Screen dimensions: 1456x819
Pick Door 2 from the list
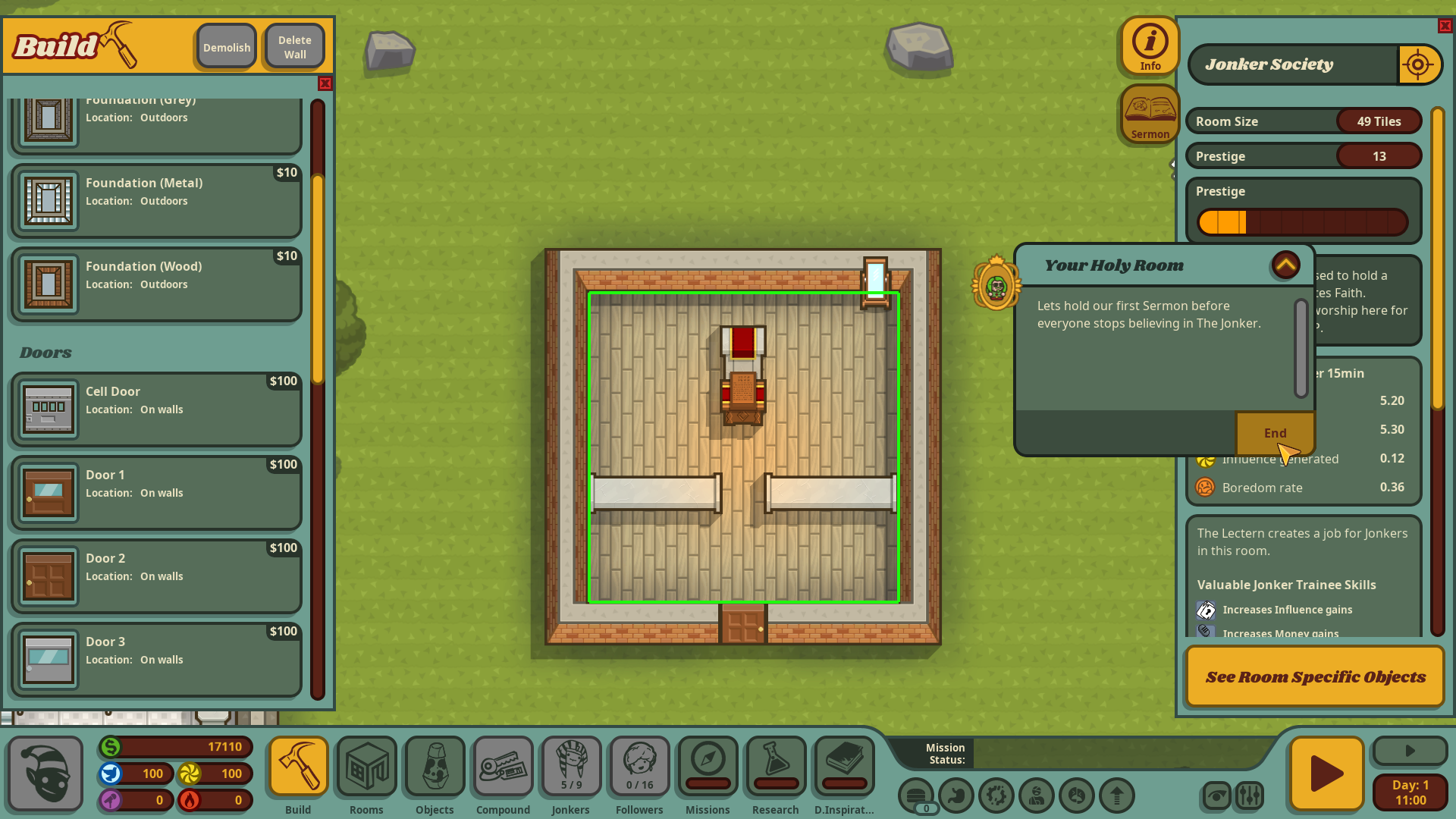tap(156, 576)
